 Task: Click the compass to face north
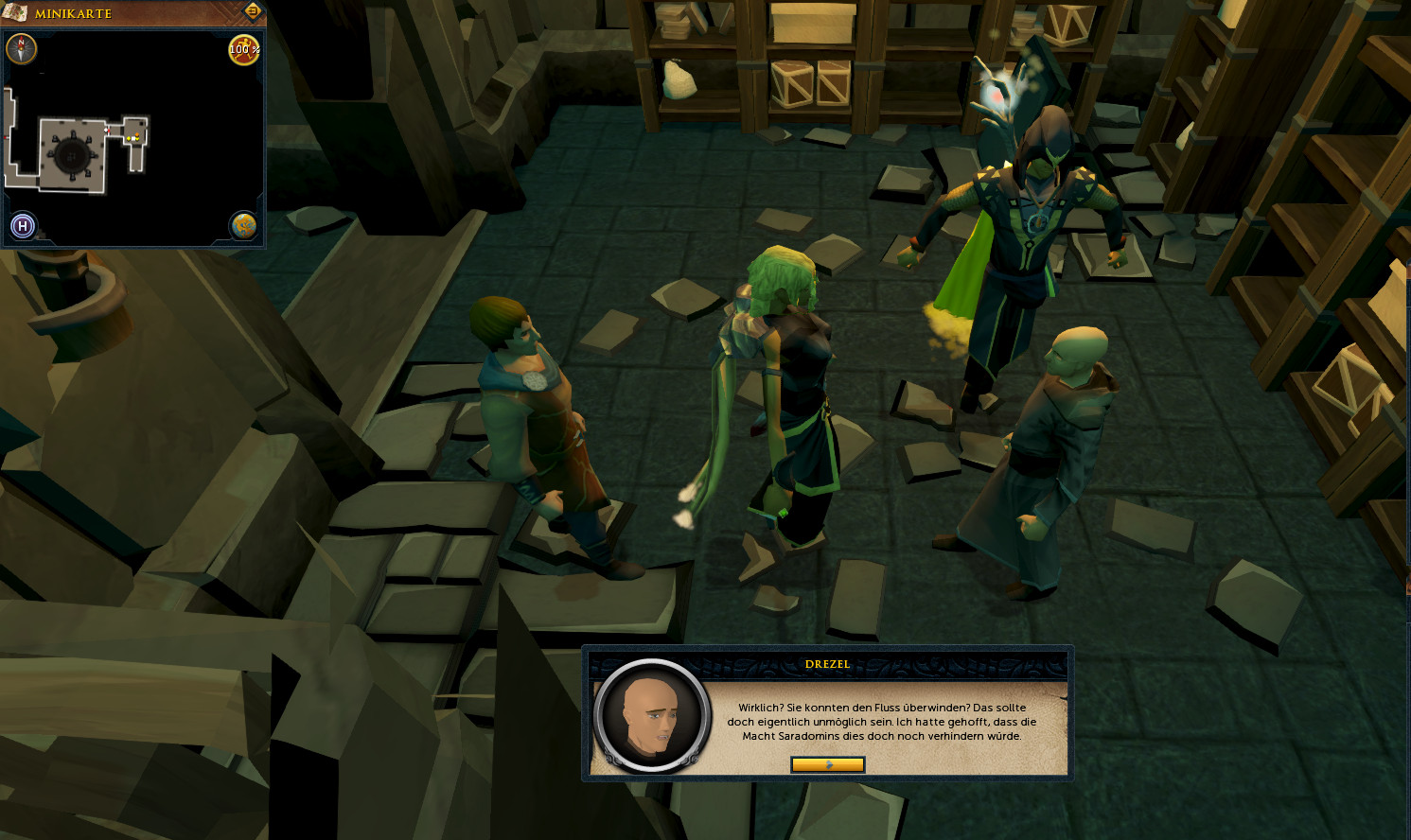(x=22, y=48)
